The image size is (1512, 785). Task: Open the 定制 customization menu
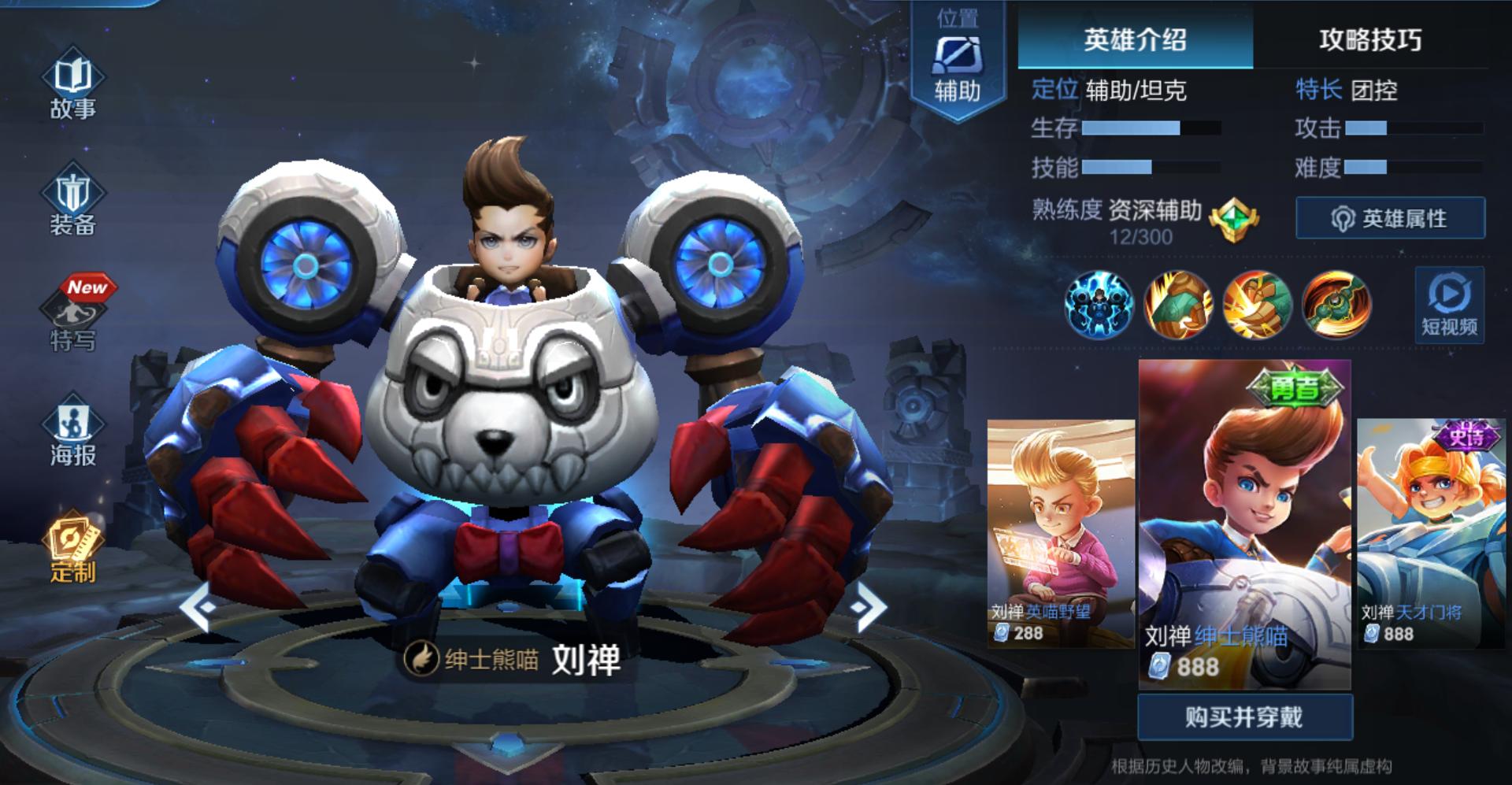coord(72,548)
